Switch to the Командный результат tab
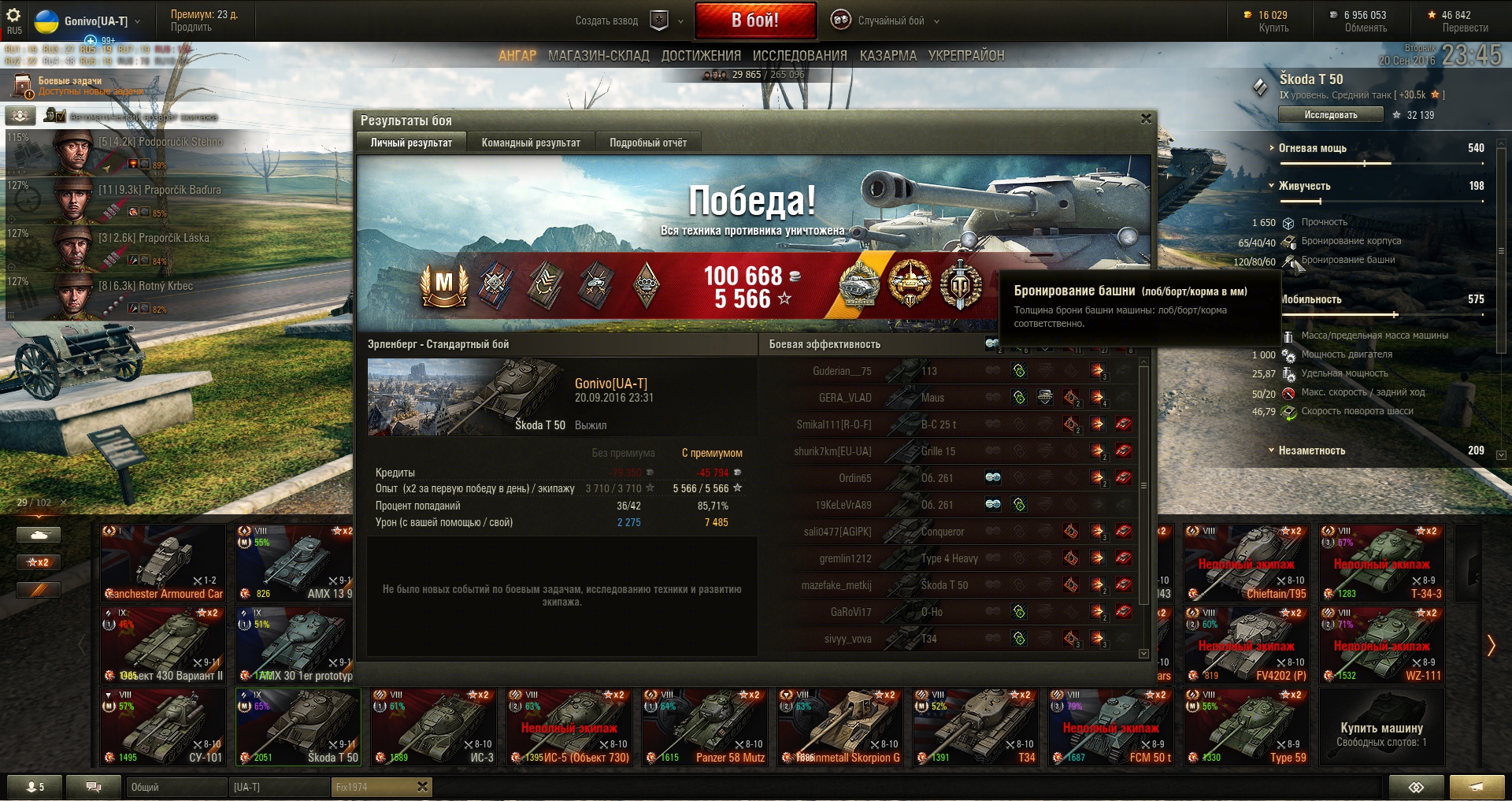The width and height of the screenshot is (1512, 801). click(x=531, y=143)
